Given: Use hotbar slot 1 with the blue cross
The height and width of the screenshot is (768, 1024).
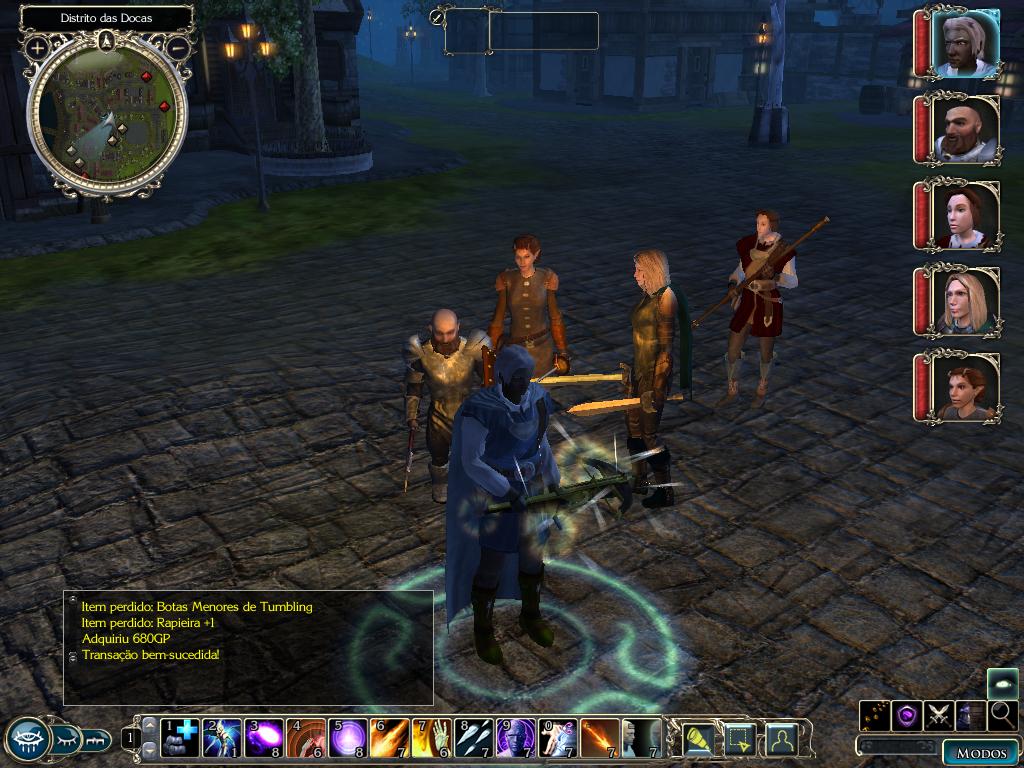Looking at the screenshot, I should (180, 738).
